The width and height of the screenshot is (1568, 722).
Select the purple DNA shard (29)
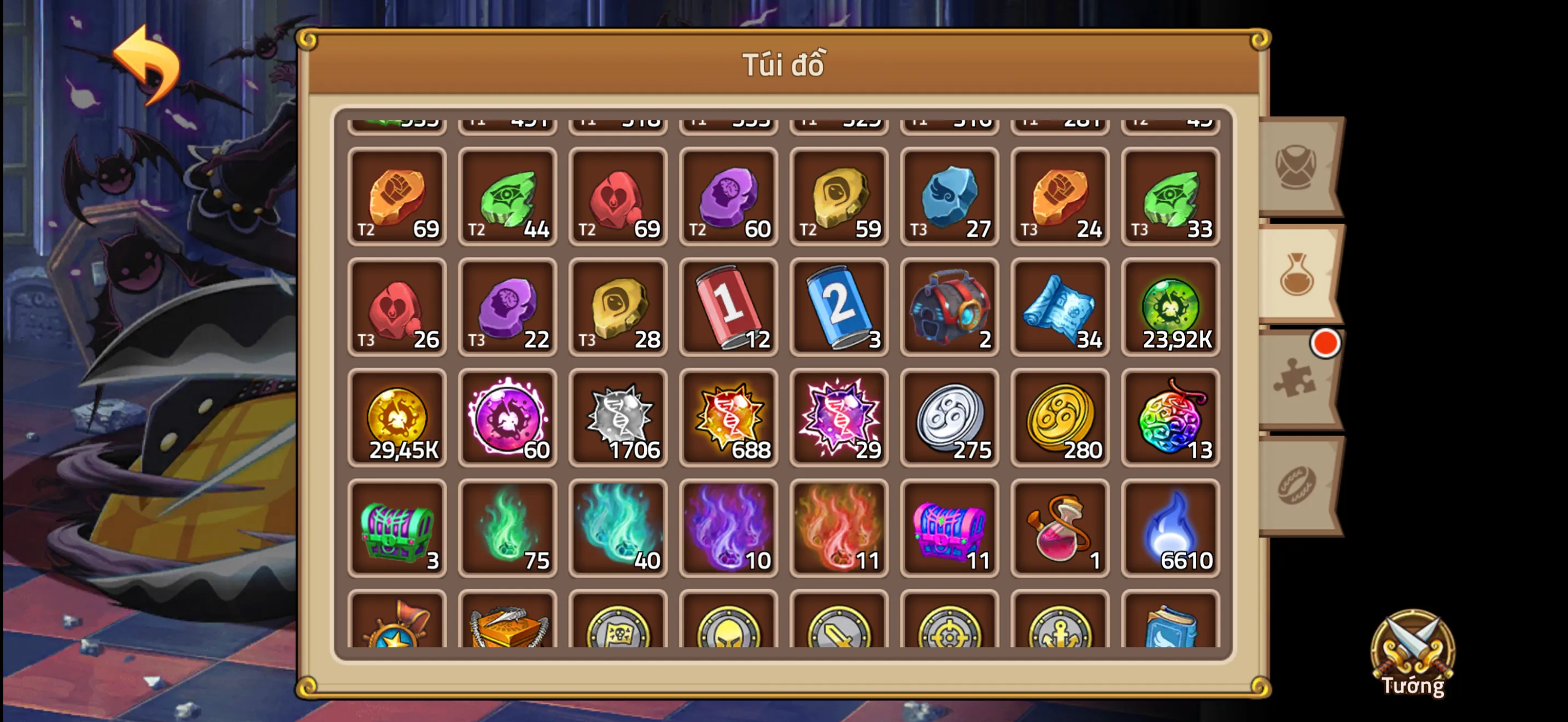[x=839, y=417]
